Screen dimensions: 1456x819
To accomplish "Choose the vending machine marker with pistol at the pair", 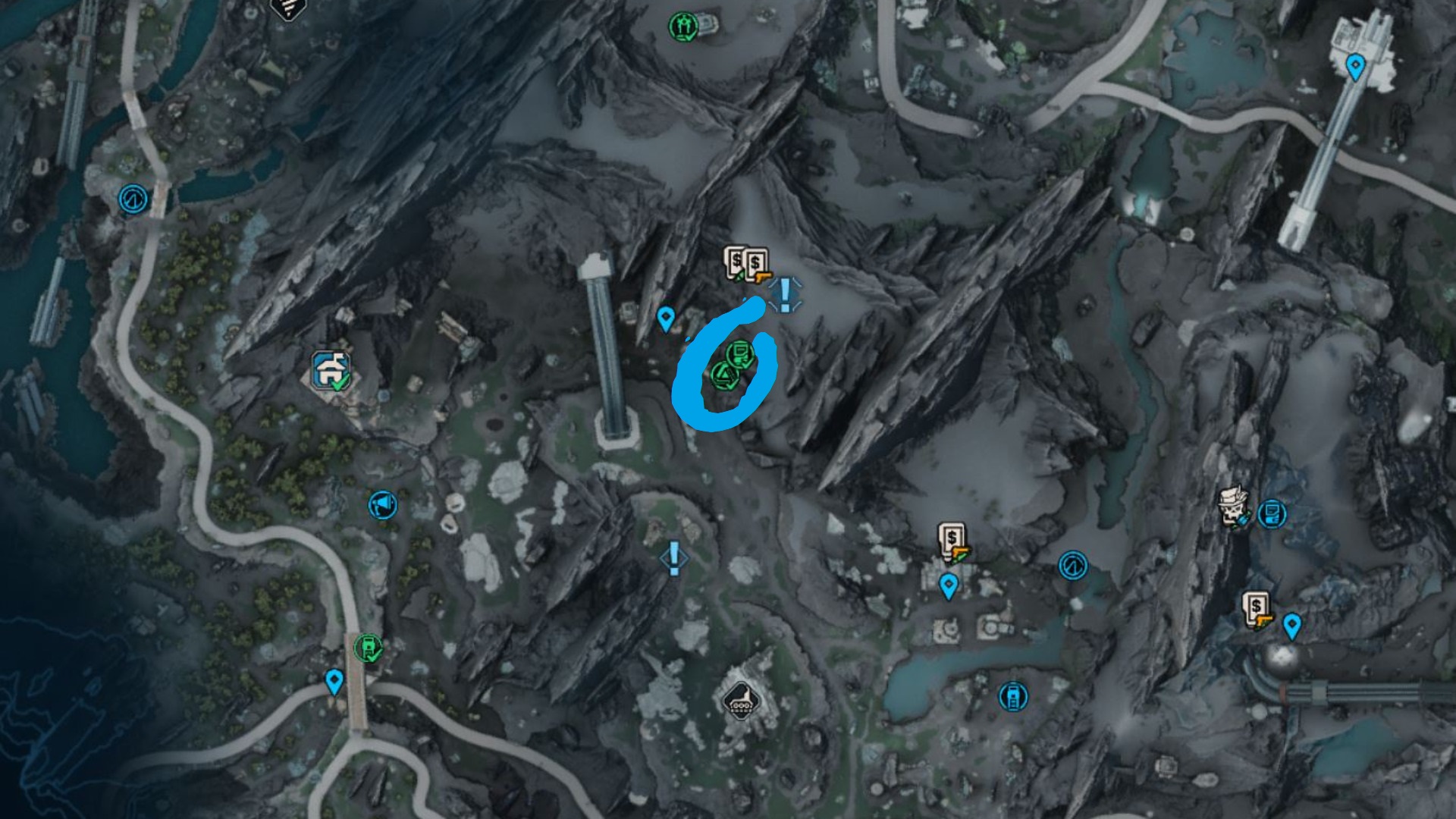I will click(756, 266).
